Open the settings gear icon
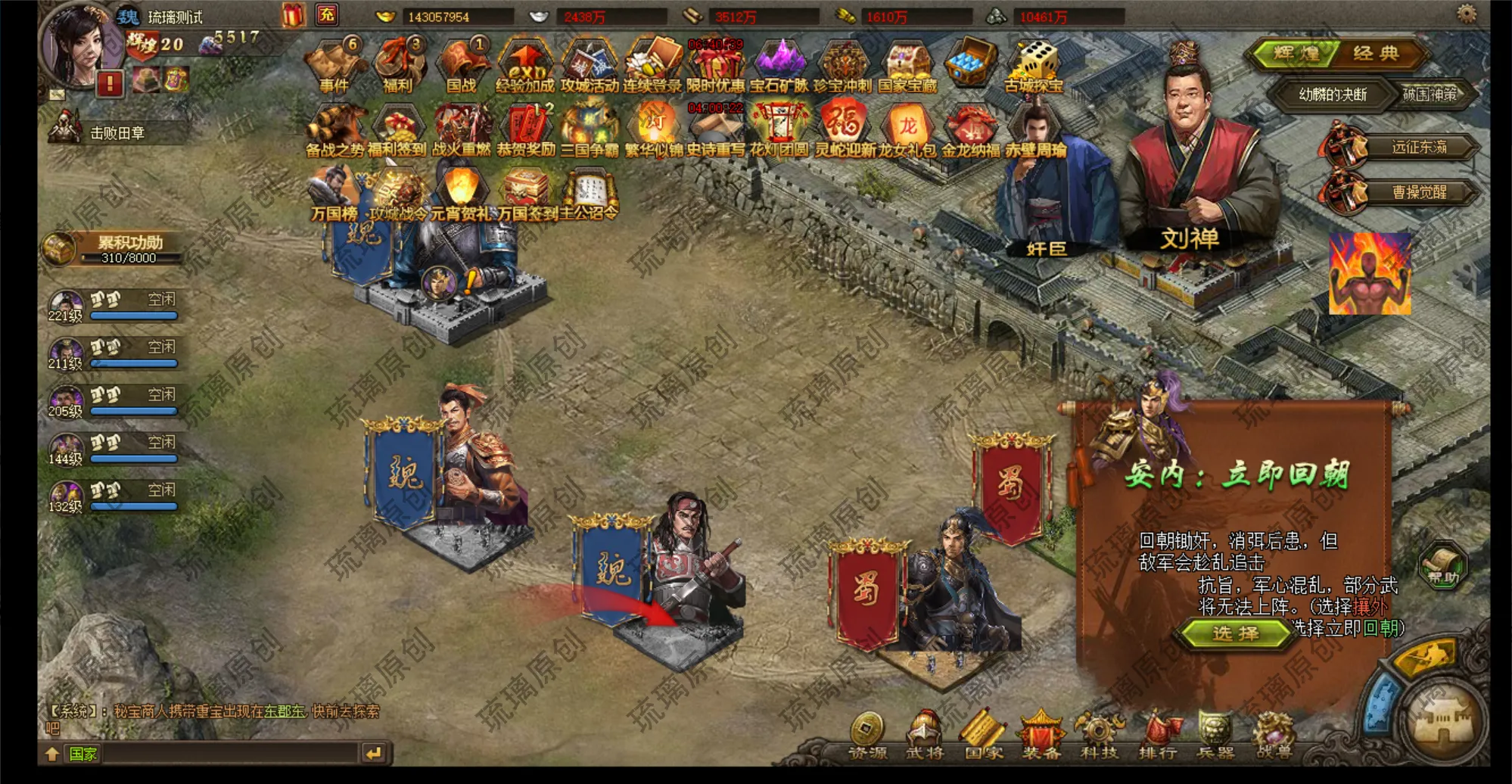This screenshot has height=784, width=1512. [x=1467, y=14]
